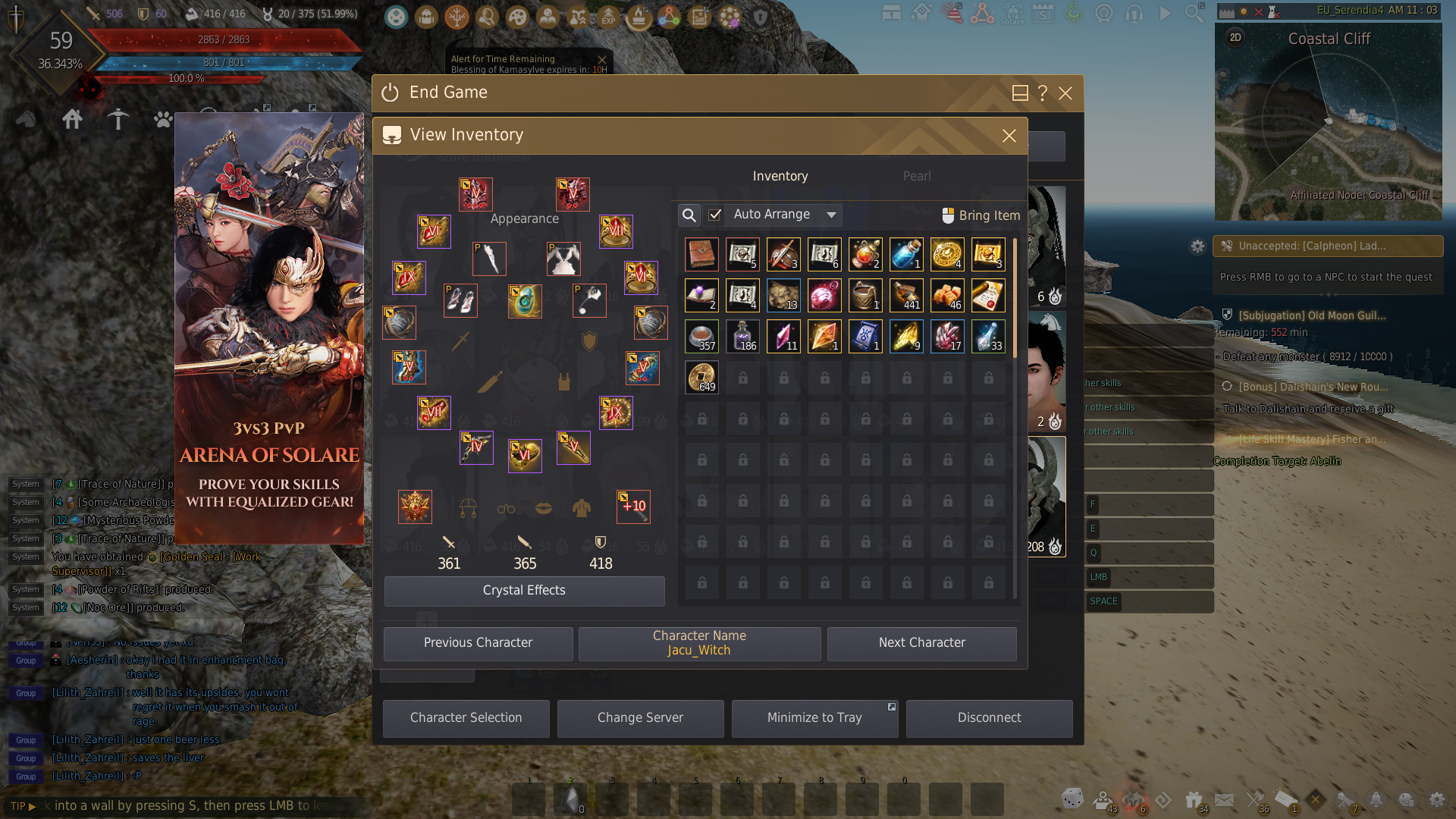This screenshot has width=1456, height=819.
Task: Choose Change Server
Action: 640,718
